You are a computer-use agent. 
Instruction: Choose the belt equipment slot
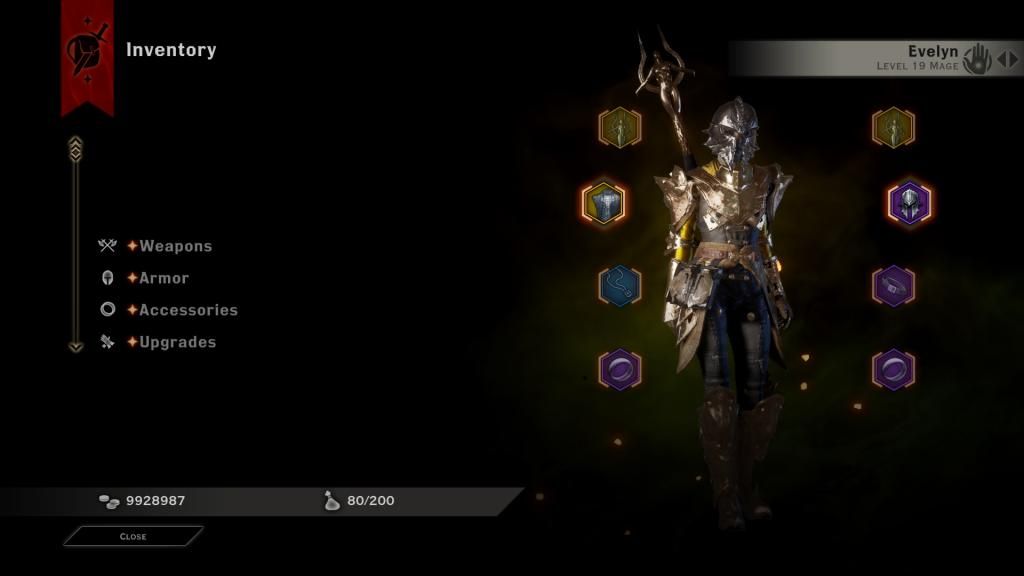pos(893,285)
